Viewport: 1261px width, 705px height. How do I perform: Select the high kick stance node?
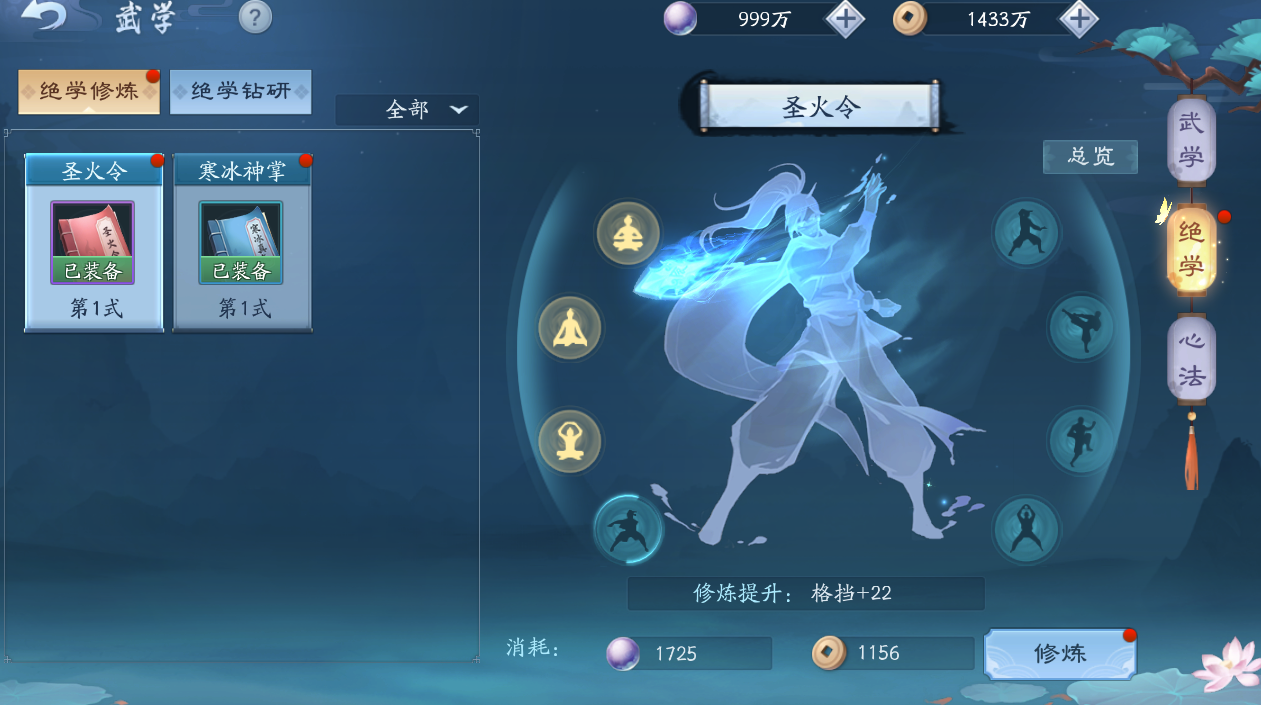tap(1081, 328)
